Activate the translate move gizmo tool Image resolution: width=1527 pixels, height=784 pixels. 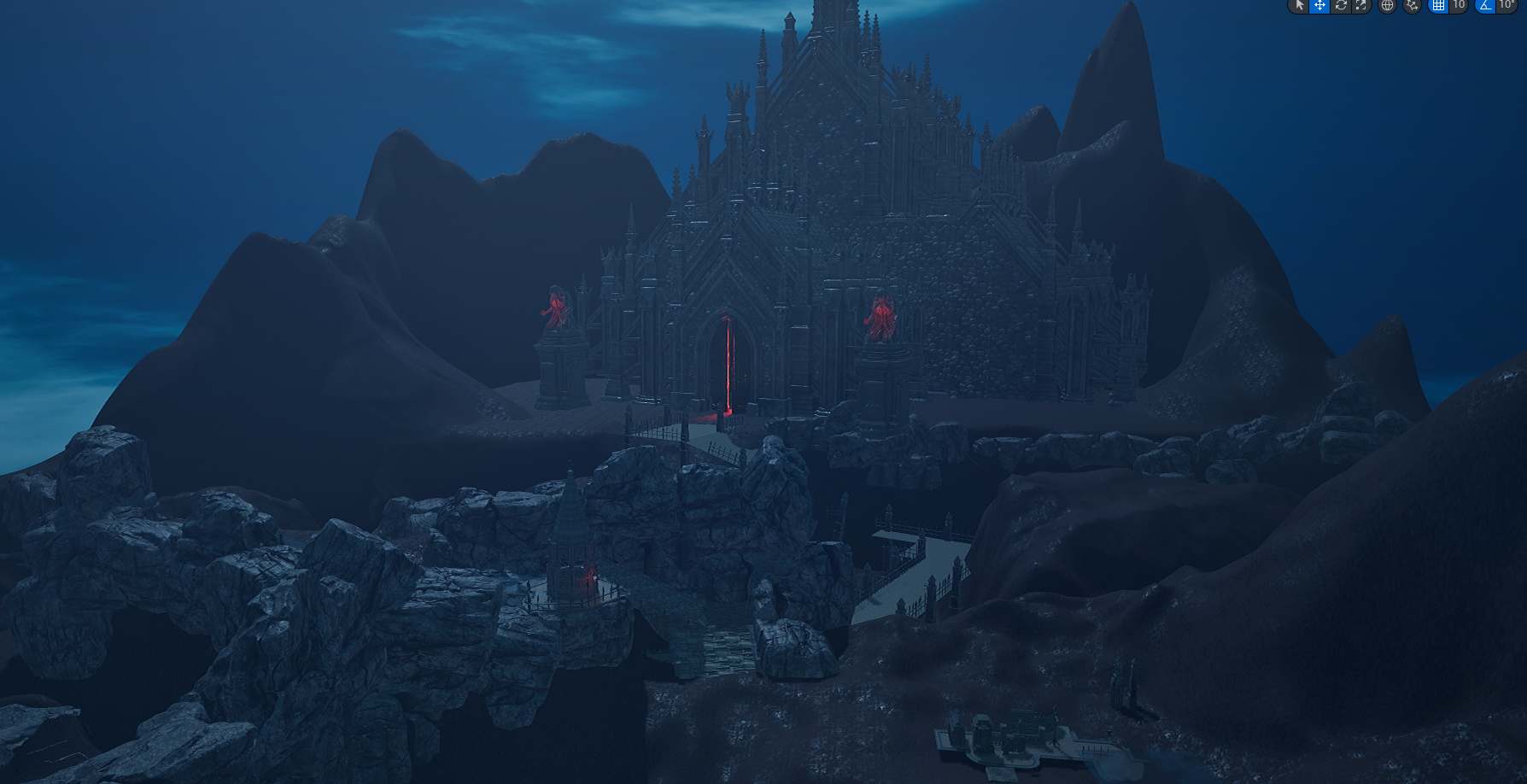[1319, 5]
